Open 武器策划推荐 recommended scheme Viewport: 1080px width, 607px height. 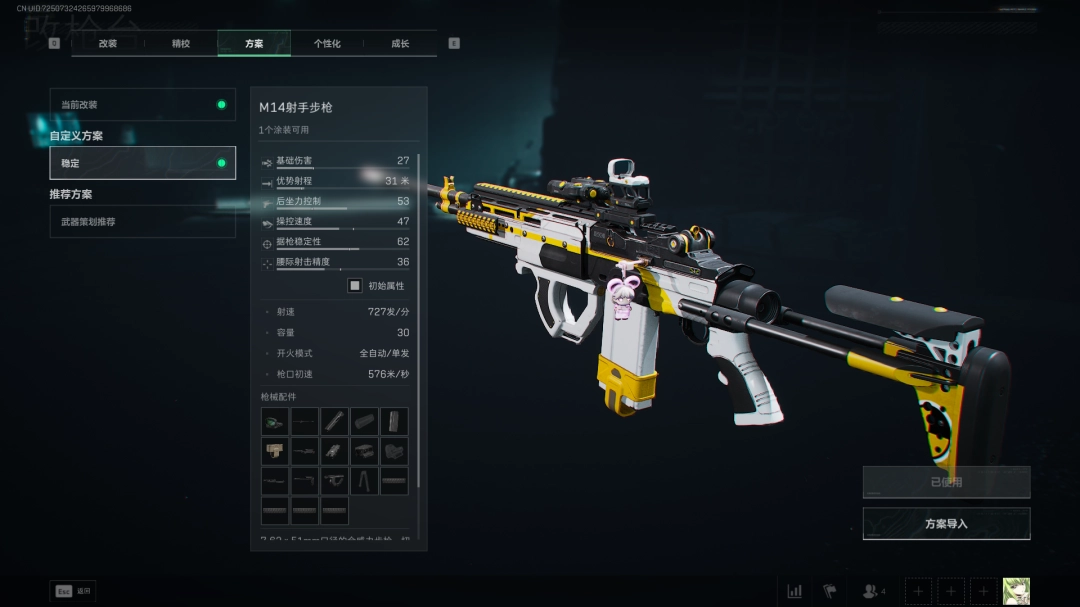tap(142, 222)
